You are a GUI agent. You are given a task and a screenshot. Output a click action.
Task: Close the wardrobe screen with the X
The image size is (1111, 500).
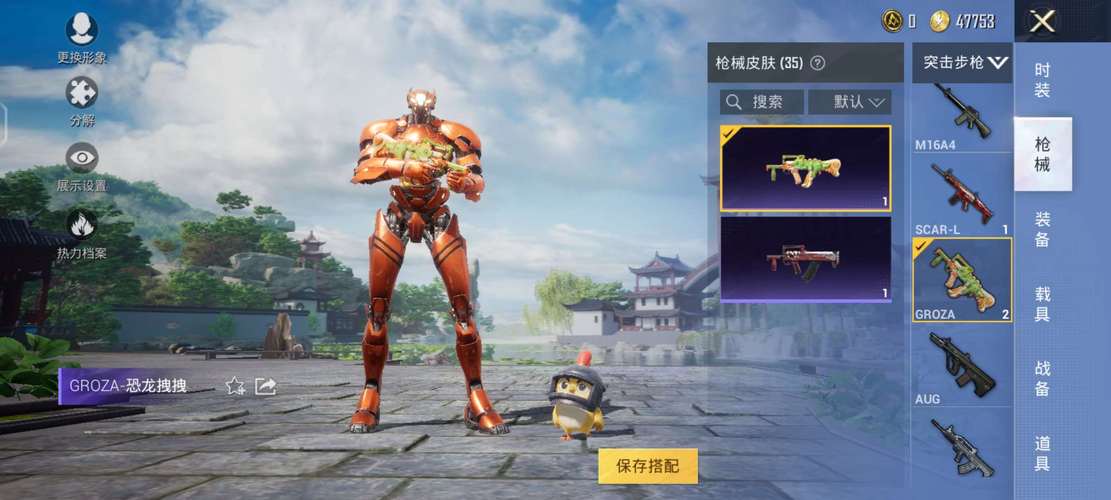(1043, 21)
